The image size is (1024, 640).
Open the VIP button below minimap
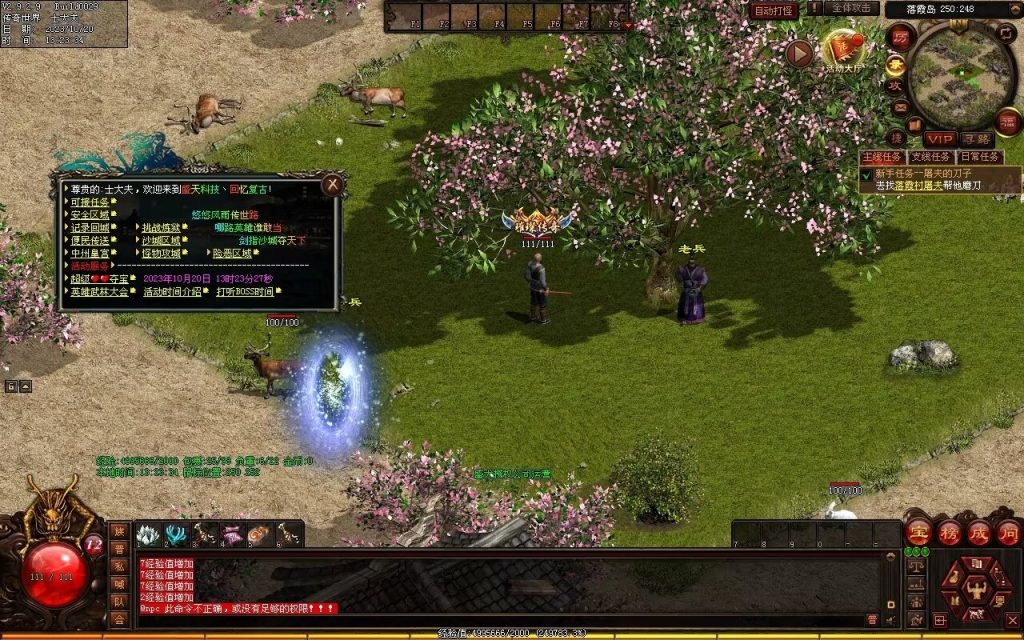939,139
